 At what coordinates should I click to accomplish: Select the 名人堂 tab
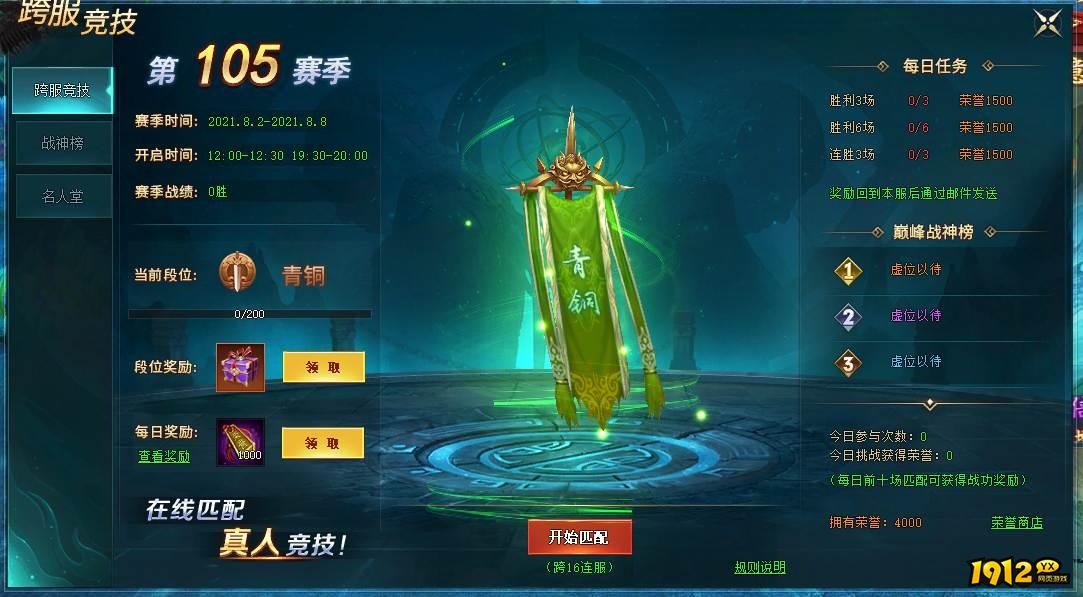click(x=62, y=197)
